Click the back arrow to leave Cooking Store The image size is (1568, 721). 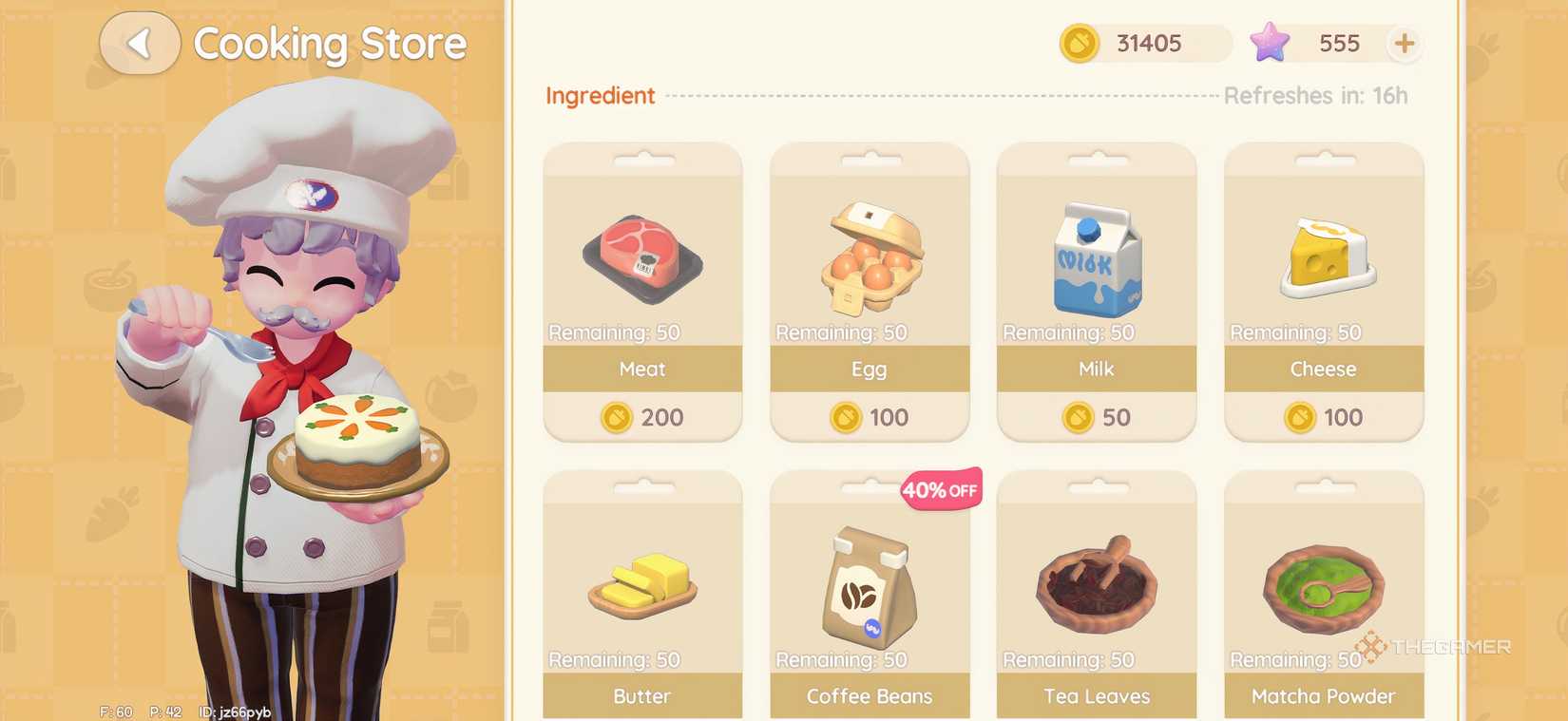pos(139,43)
